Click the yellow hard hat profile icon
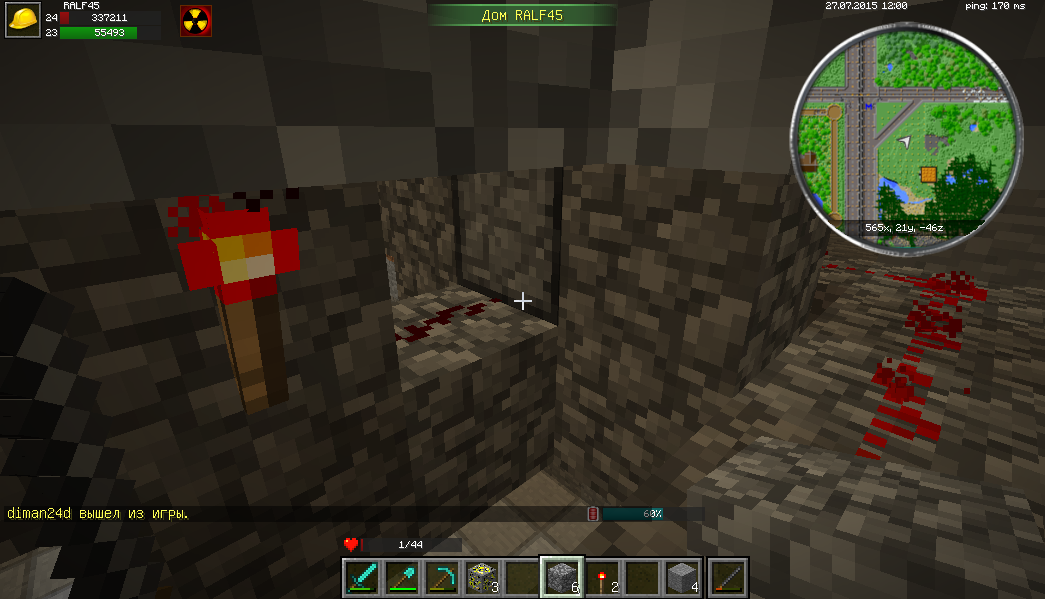This screenshot has width=1045, height=599. click(x=23, y=21)
